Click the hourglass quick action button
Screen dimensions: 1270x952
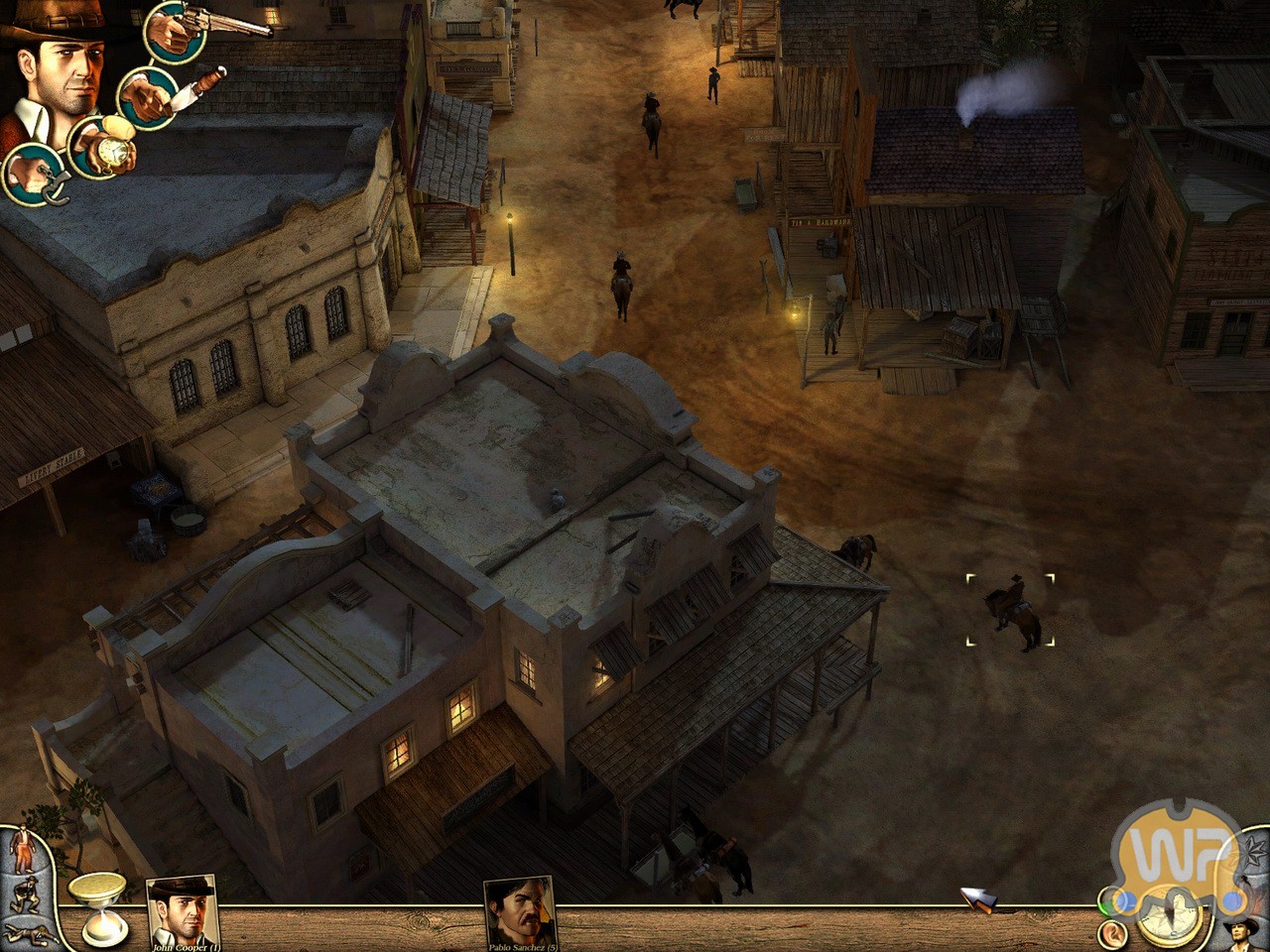click(x=101, y=908)
